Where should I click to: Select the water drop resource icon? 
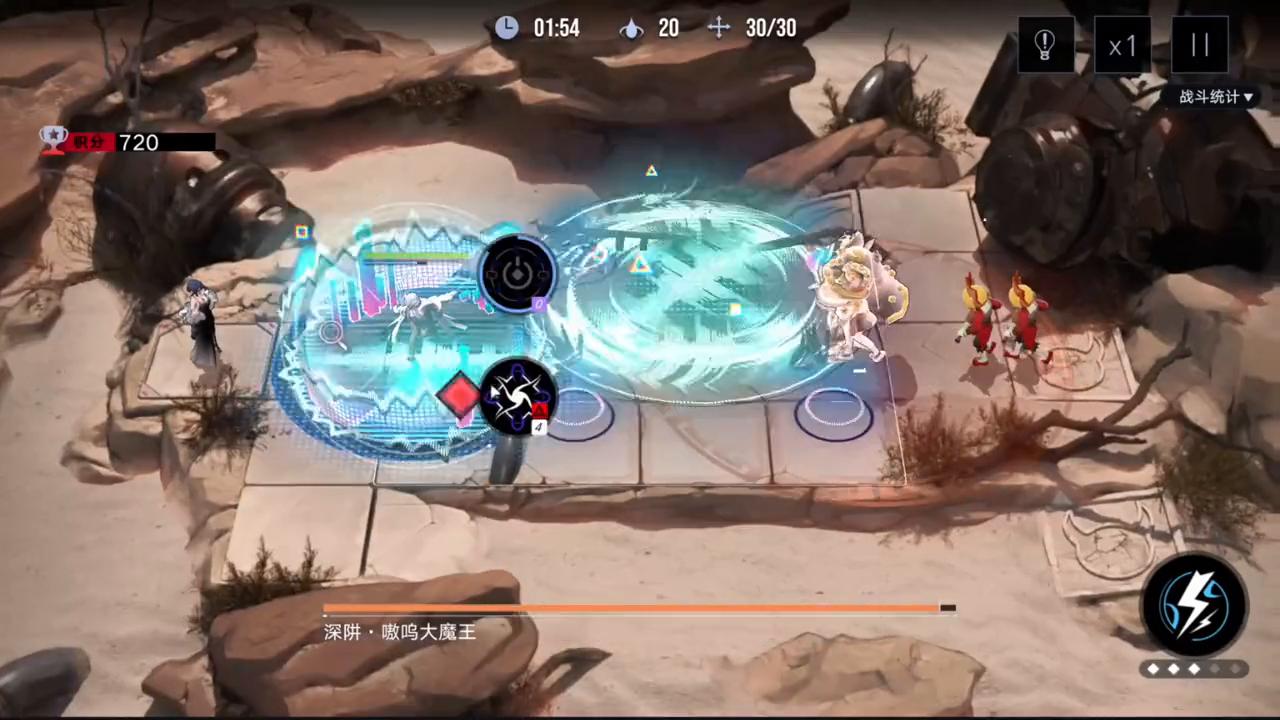[631, 28]
